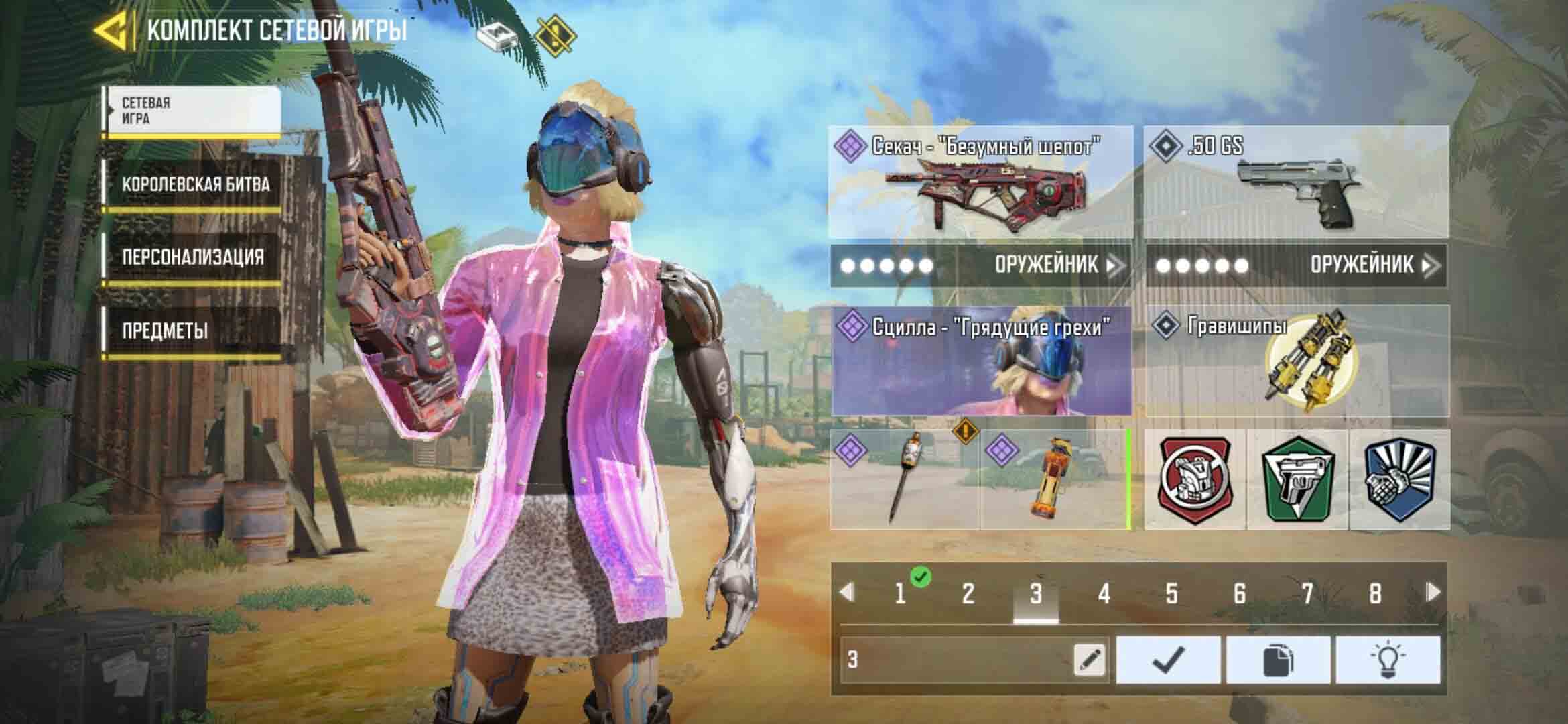This screenshot has height=724, width=1568.
Task: Choose the red perk icon
Action: [1194, 479]
